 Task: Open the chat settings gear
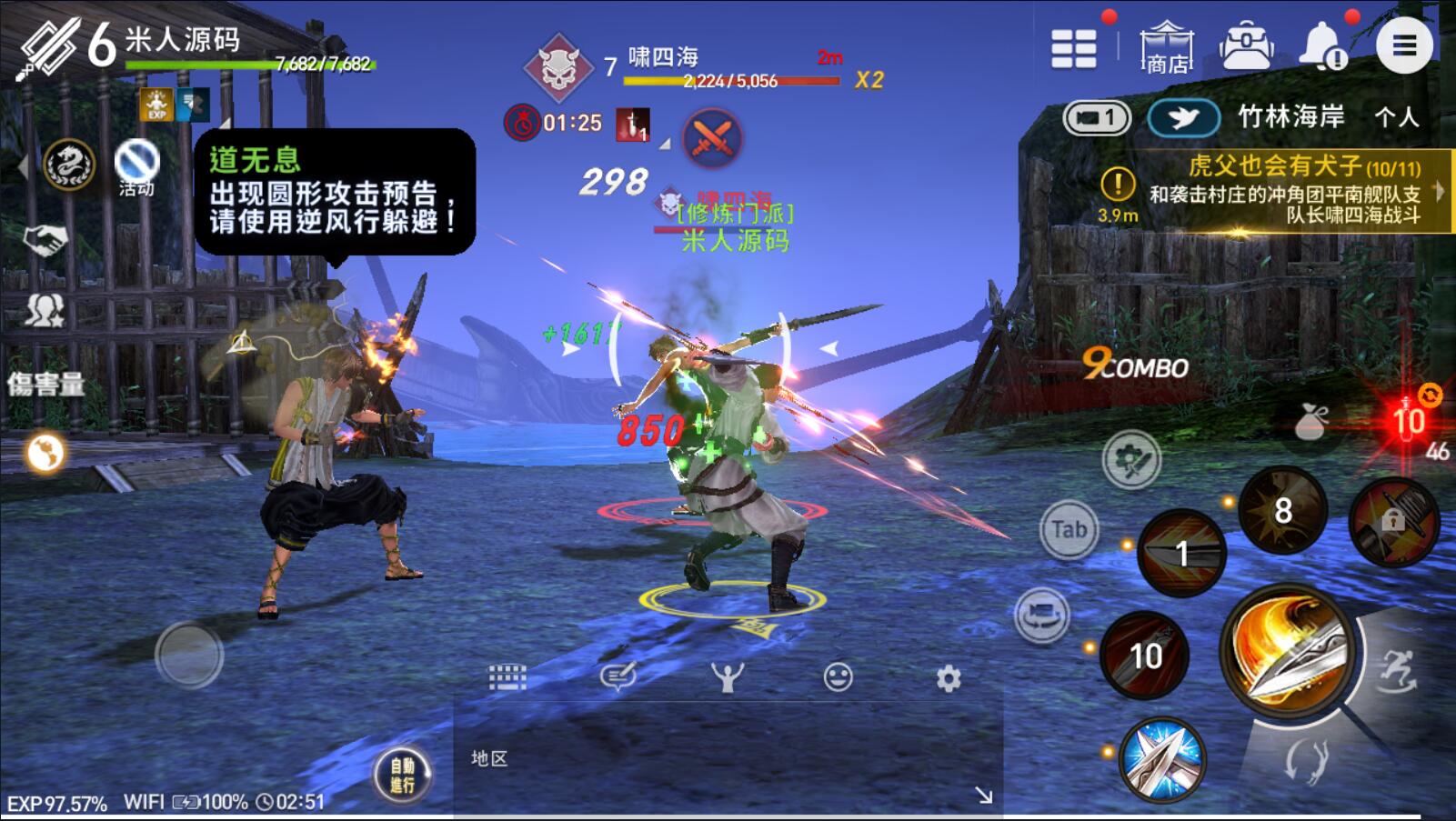click(x=949, y=678)
